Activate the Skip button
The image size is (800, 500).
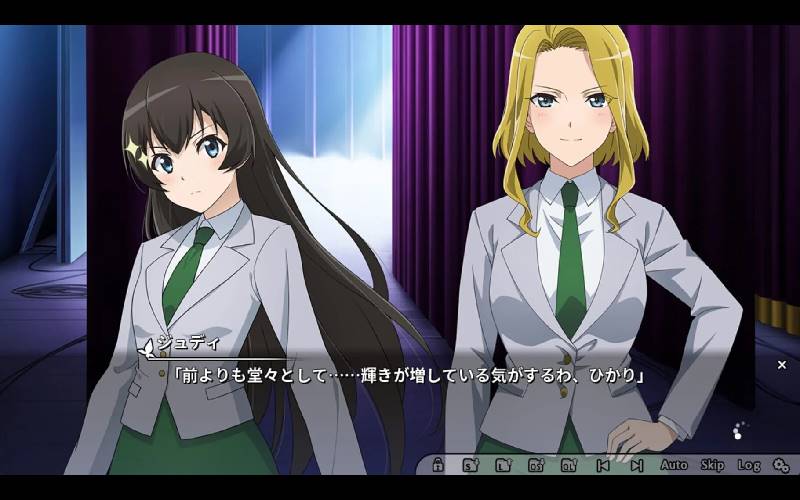coord(712,465)
